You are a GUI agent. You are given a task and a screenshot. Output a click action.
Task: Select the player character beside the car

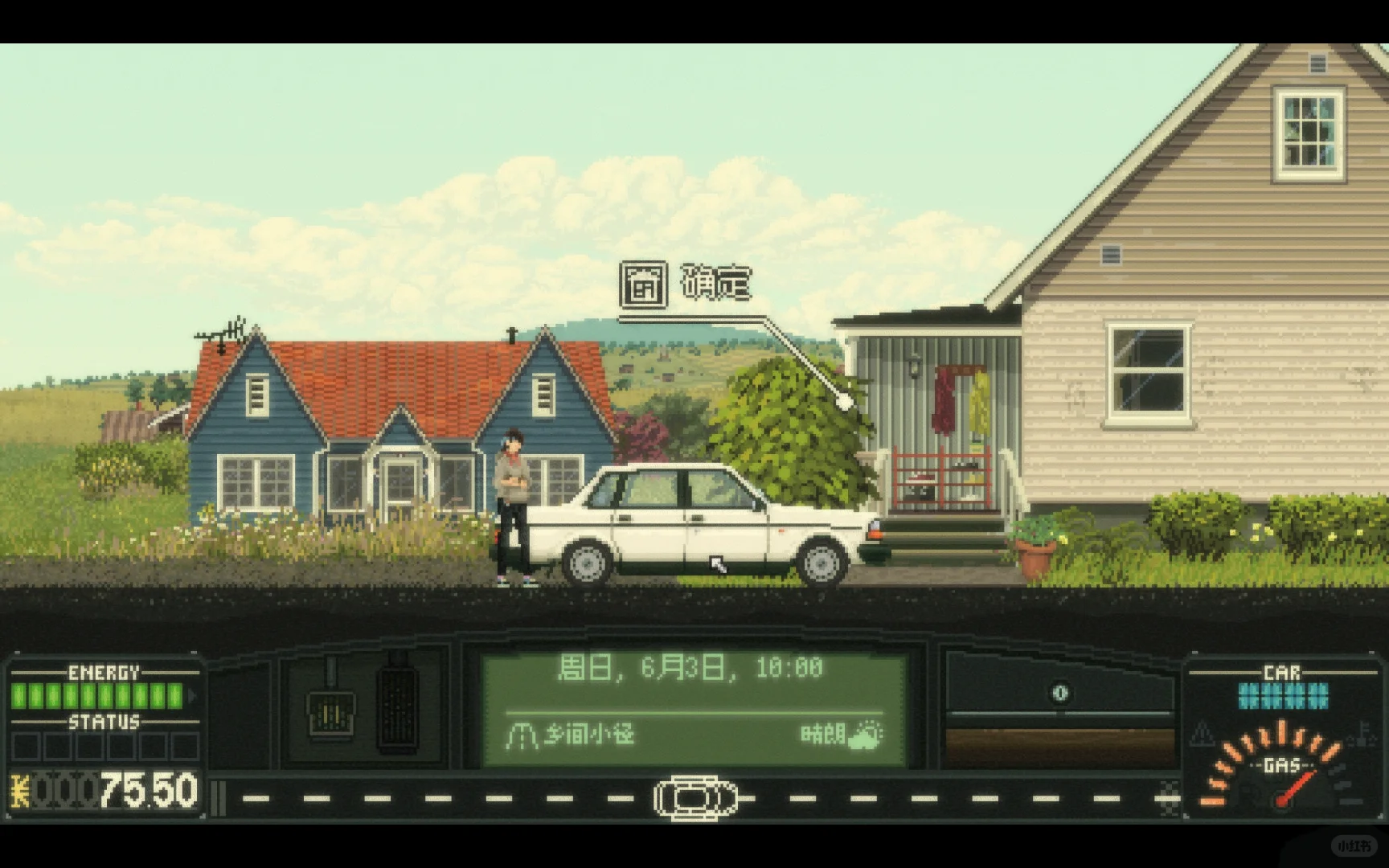click(x=514, y=498)
